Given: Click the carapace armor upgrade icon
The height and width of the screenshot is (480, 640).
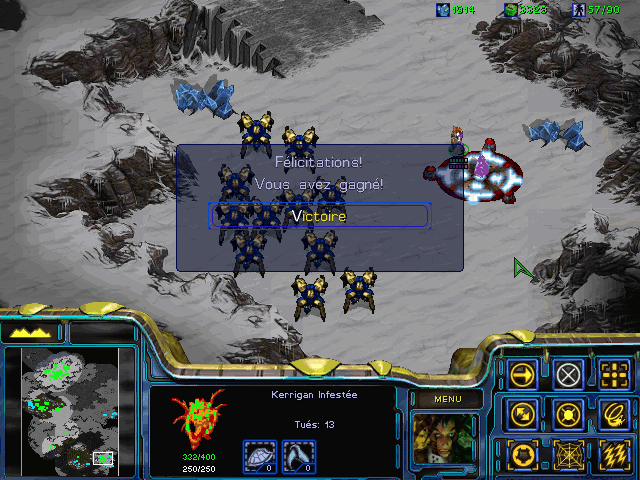Looking at the screenshot, I should (260, 456).
